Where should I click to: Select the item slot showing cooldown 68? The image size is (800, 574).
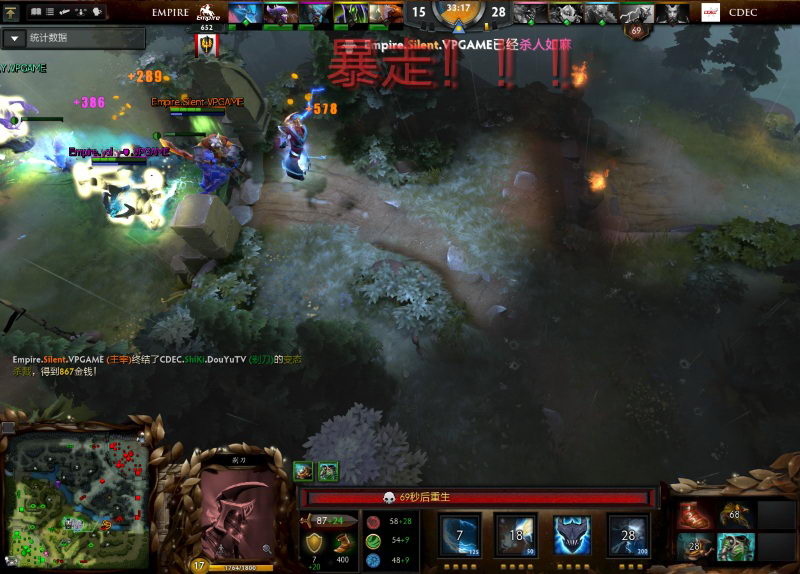[x=735, y=516]
